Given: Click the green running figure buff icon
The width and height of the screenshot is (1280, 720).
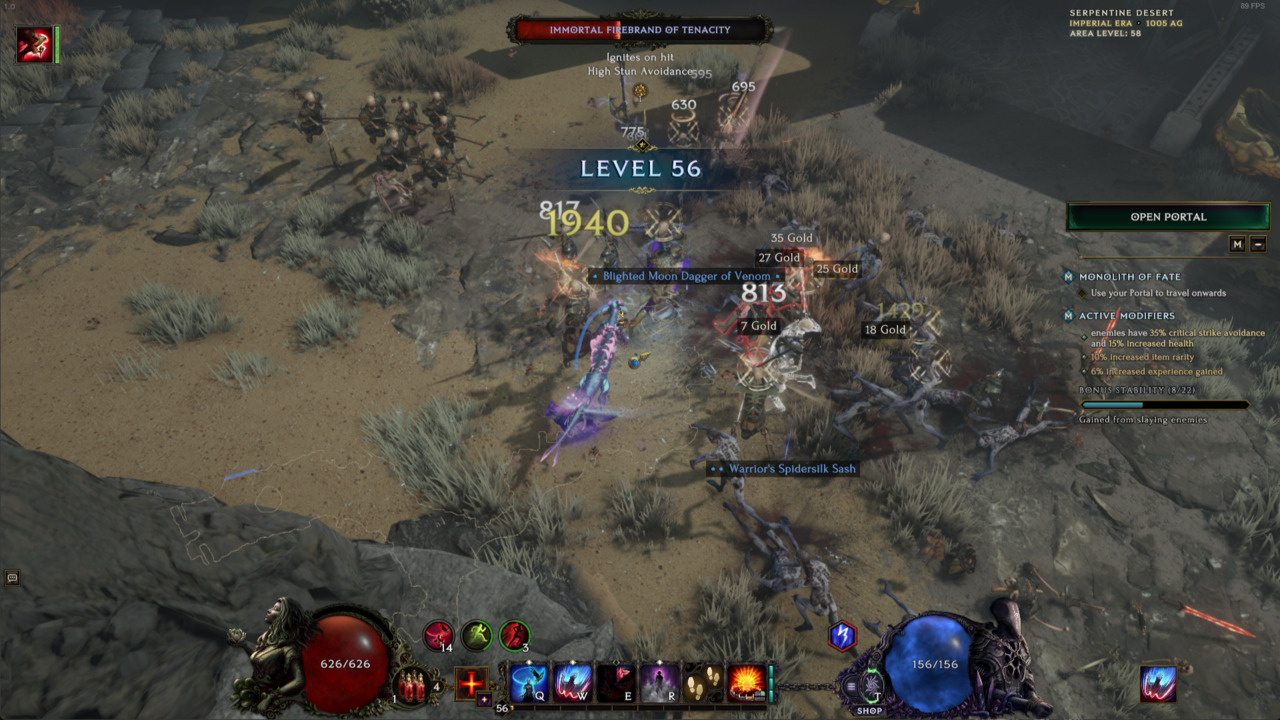Looking at the screenshot, I should pos(477,635).
